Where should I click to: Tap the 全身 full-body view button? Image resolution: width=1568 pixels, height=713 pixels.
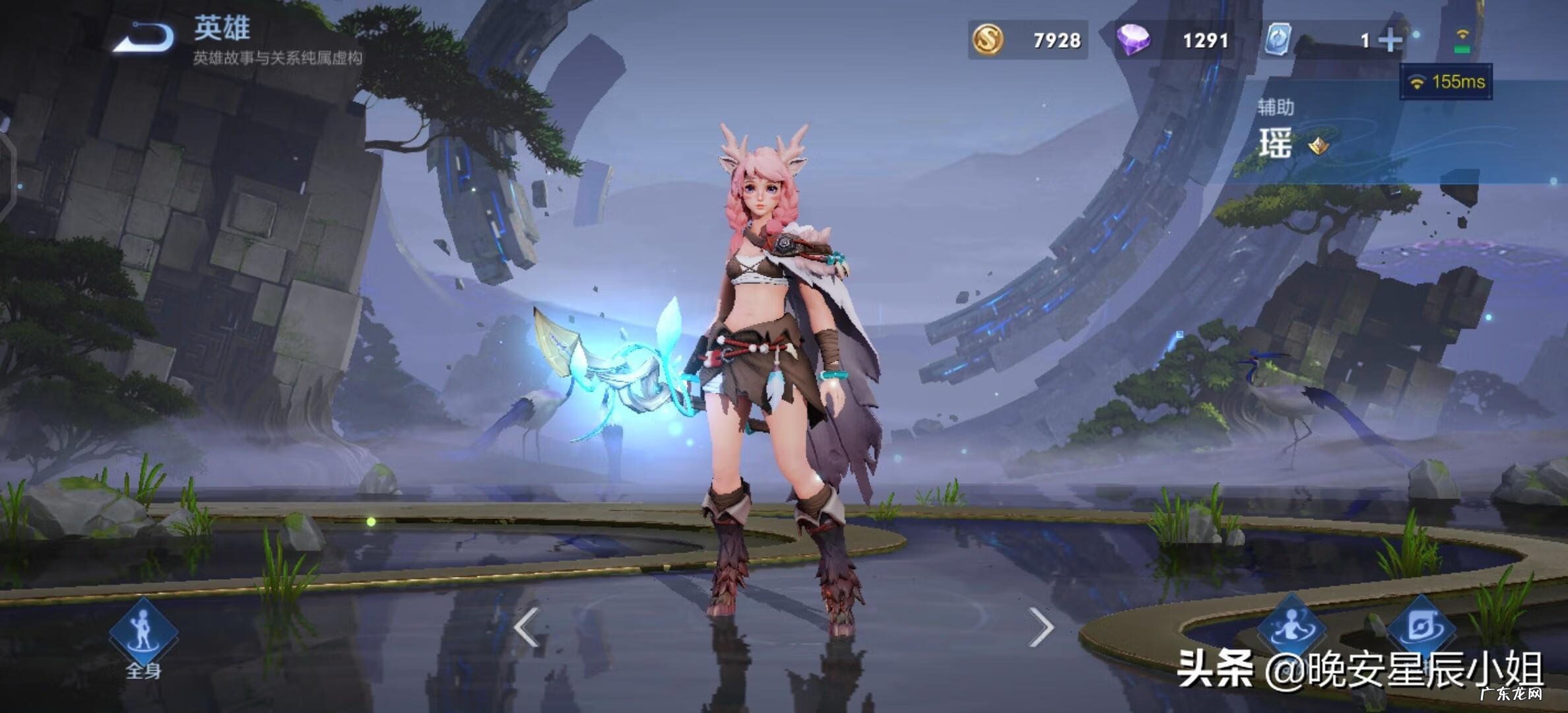(x=143, y=637)
